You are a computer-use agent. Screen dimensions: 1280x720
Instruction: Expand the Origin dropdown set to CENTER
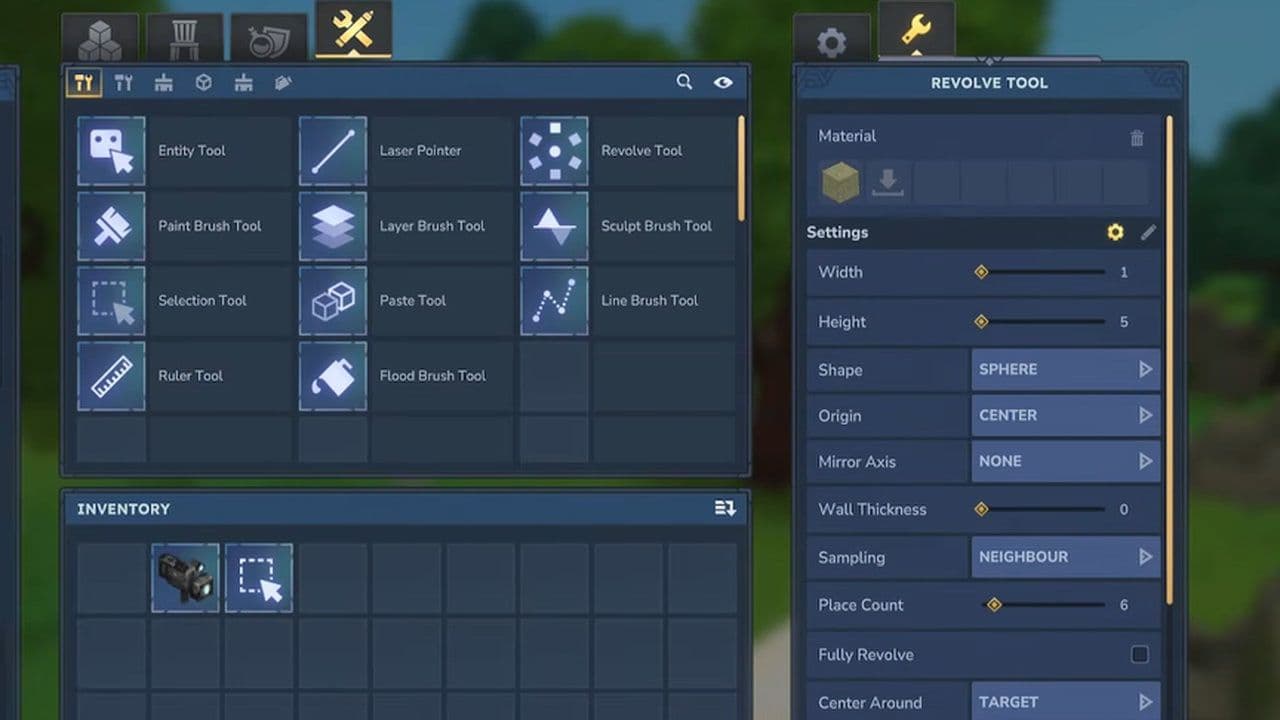pyautogui.click(x=1065, y=415)
